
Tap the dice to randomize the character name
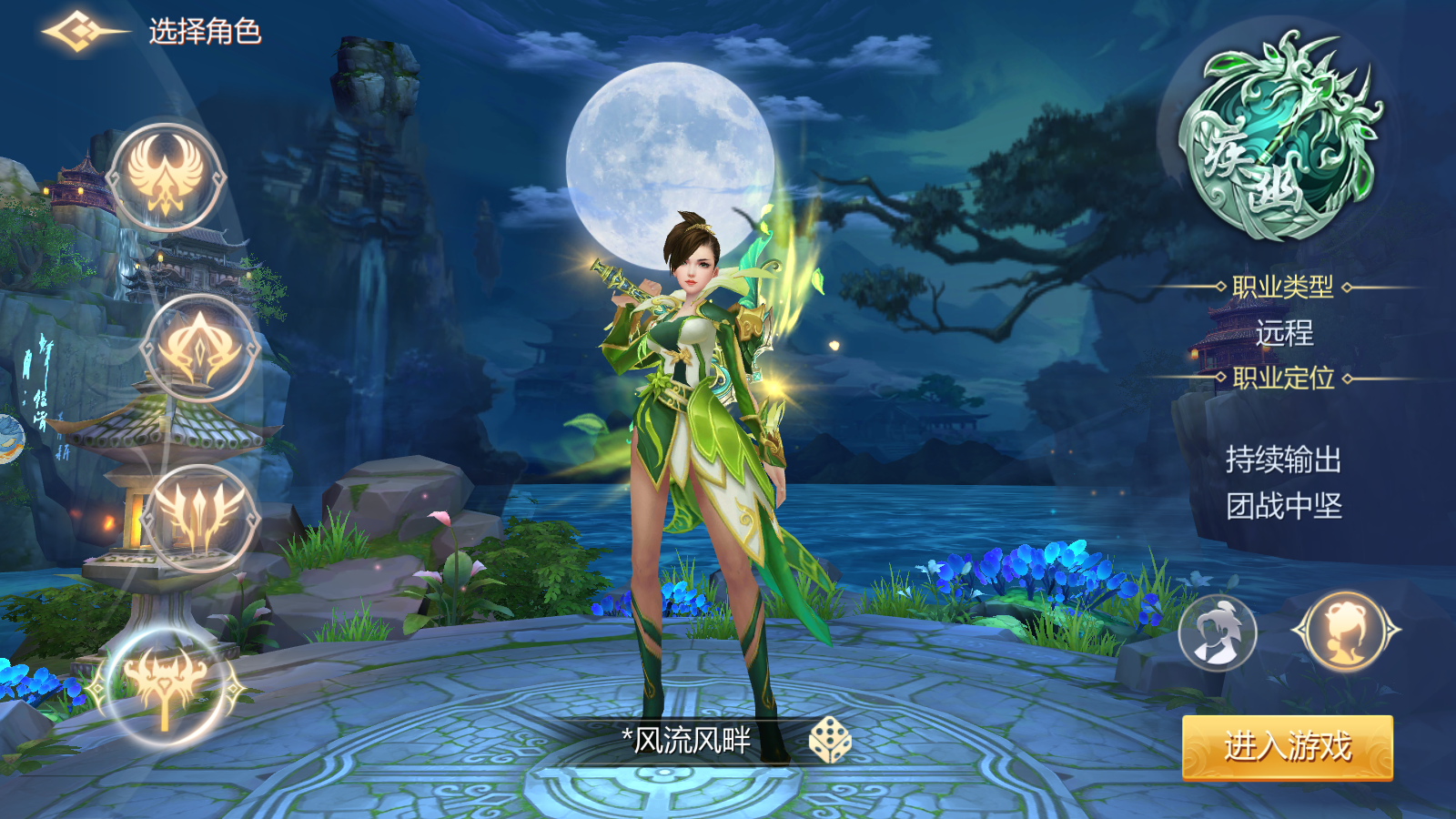[829, 743]
